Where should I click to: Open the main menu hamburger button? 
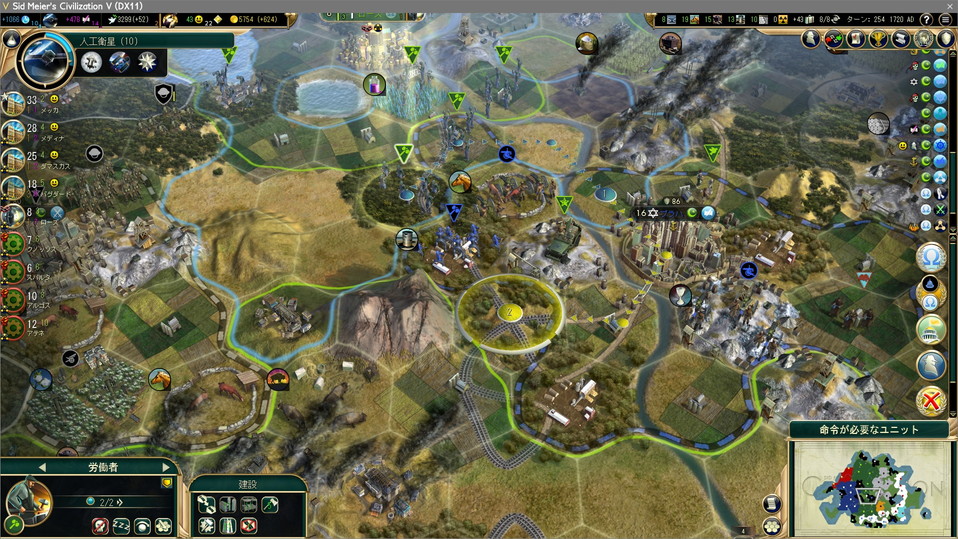pos(945,19)
